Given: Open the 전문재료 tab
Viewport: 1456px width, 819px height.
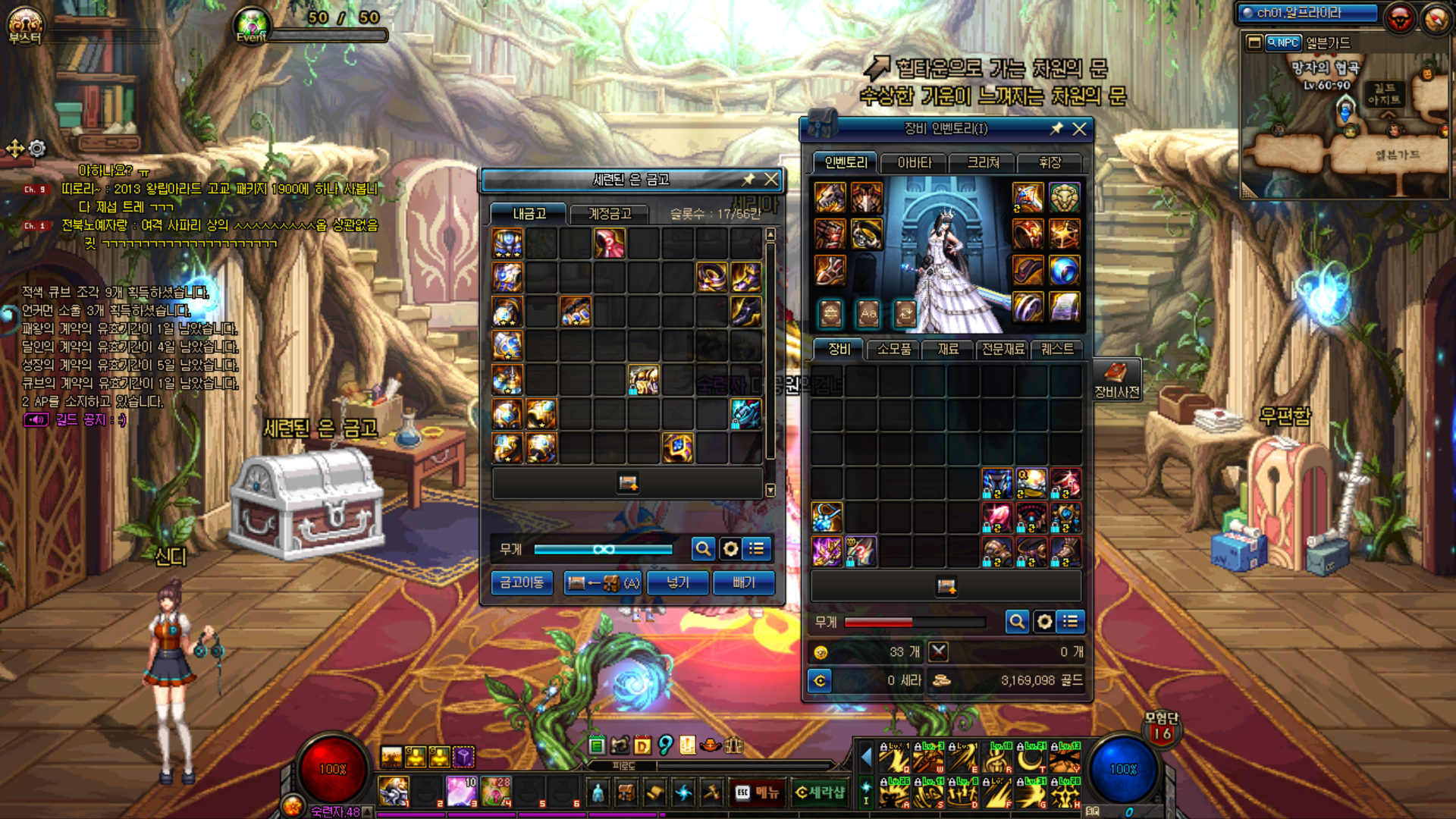Looking at the screenshot, I should coord(1003,349).
